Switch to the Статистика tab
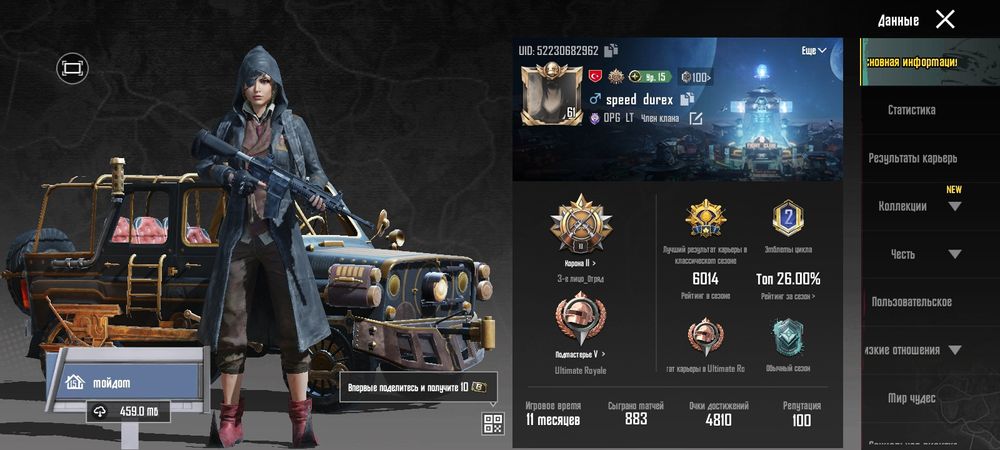 click(x=911, y=110)
